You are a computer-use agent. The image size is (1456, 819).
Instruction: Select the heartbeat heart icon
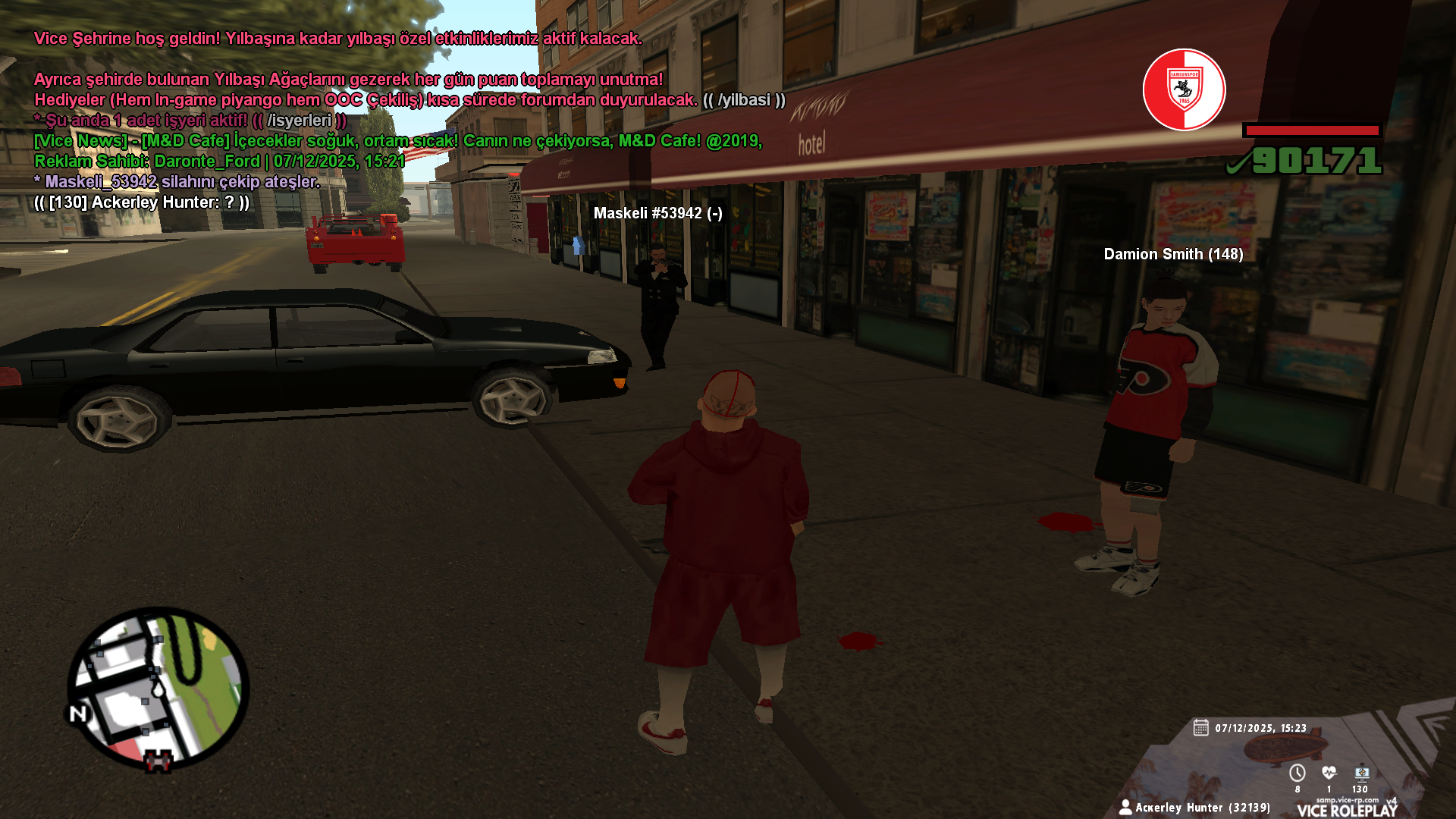point(1329,773)
